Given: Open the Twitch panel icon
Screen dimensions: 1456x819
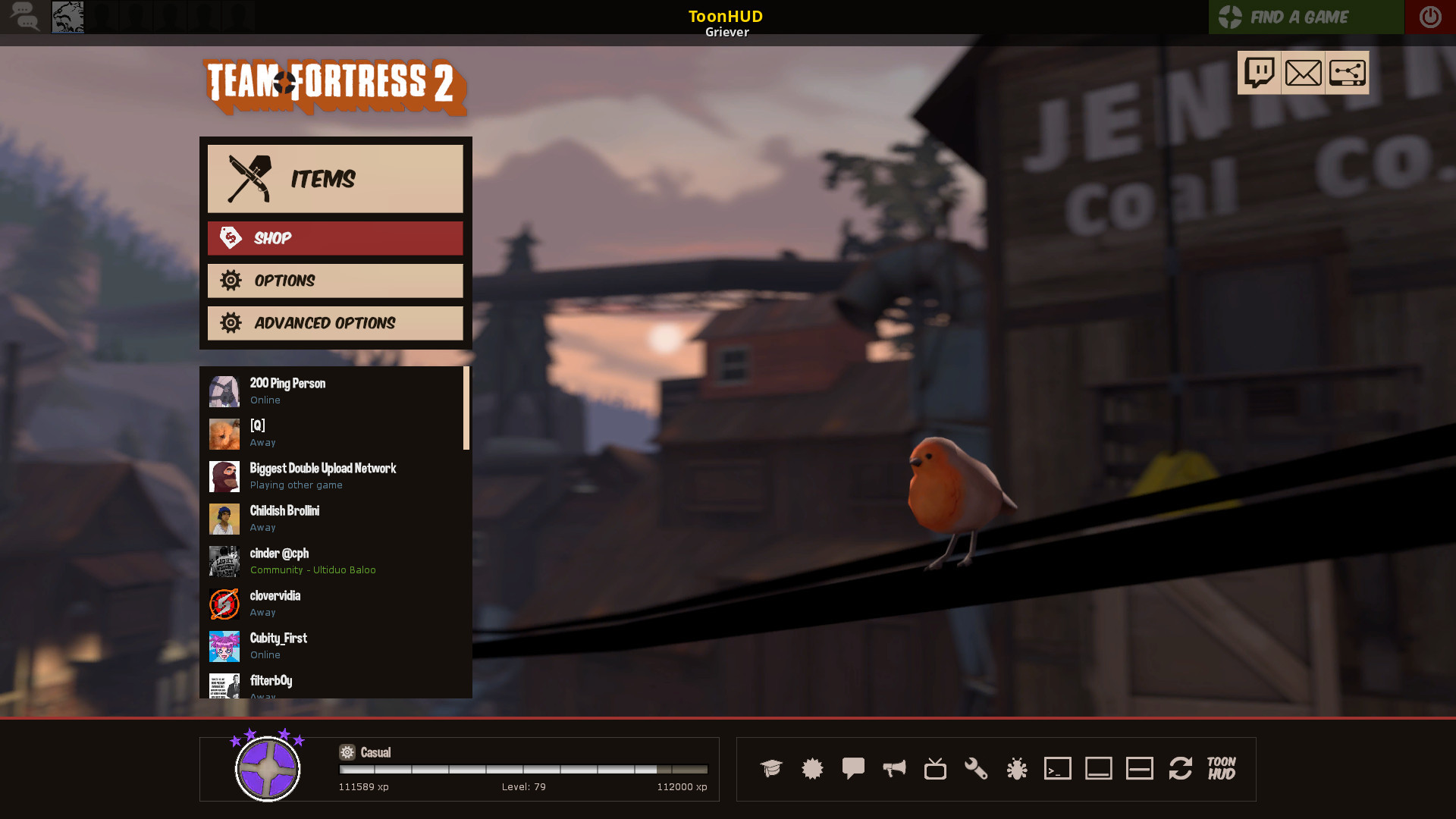Looking at the screenshot, I should (1260, 72).
